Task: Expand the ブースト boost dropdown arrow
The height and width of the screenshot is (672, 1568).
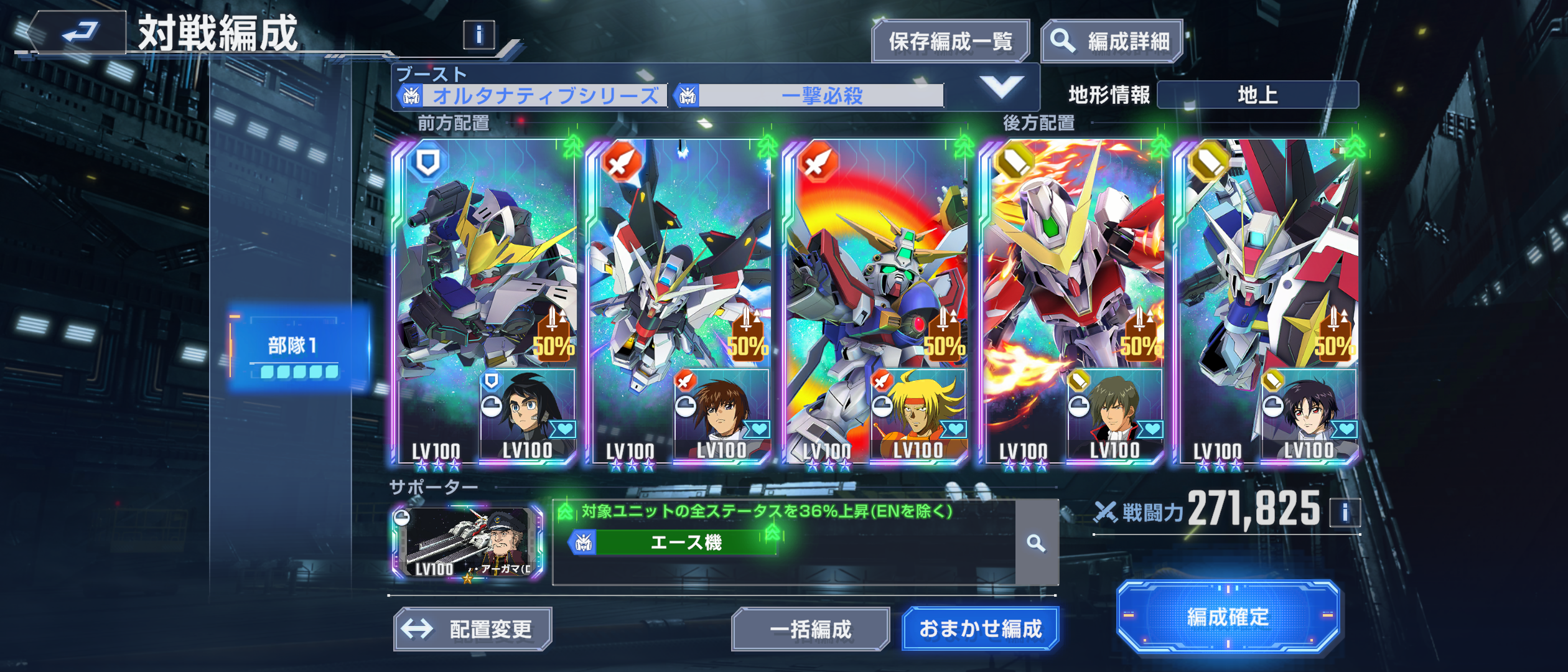Action: click(x=1001, y=87)
